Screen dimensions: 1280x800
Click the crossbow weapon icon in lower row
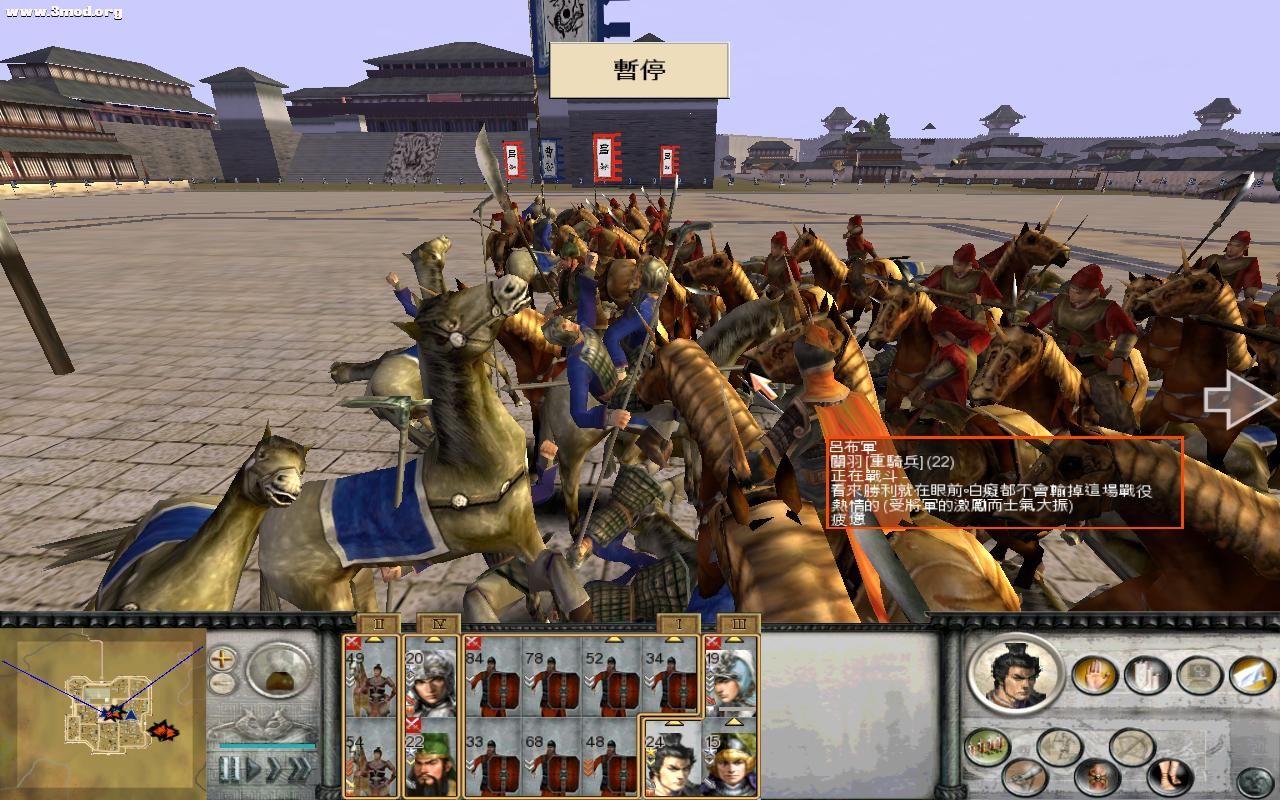(x=1024, y=777)
